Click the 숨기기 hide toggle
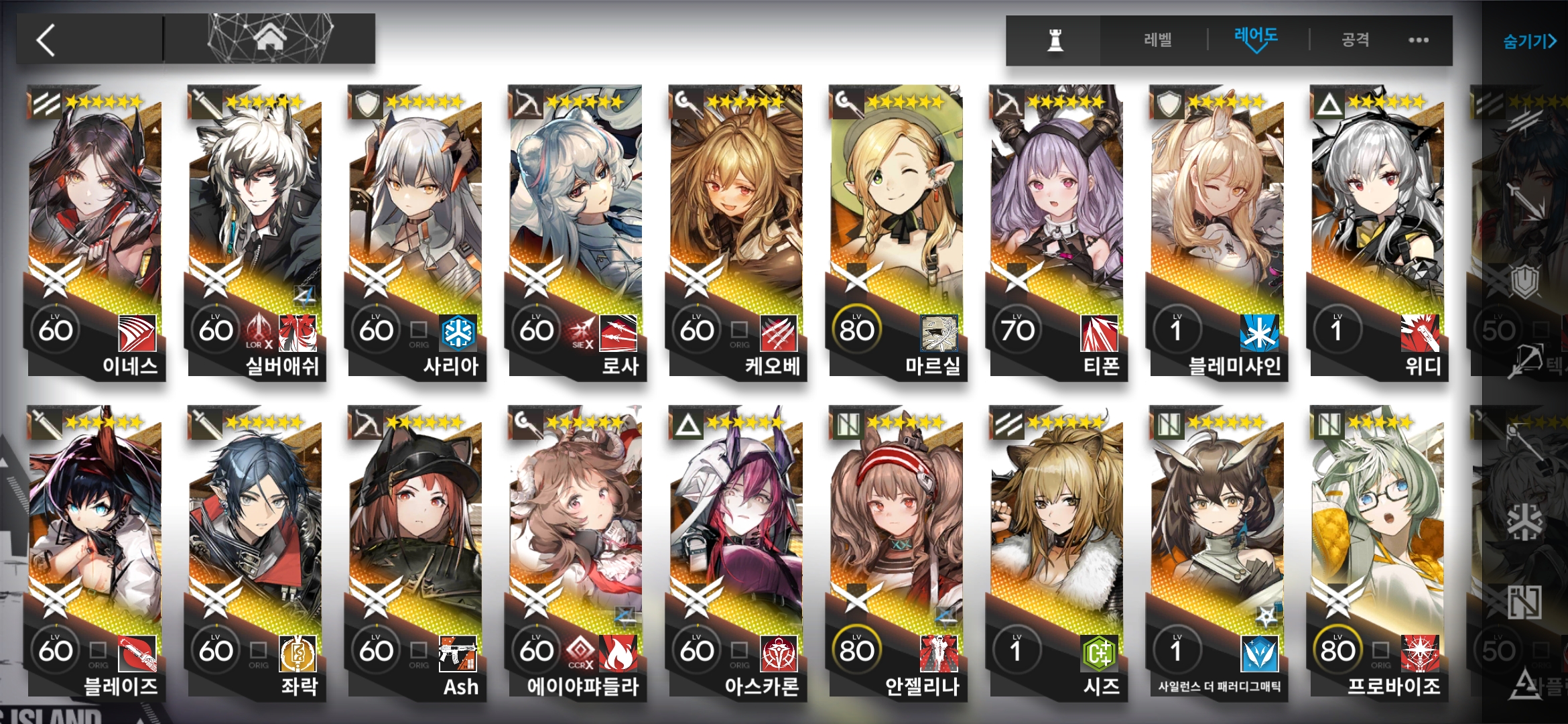Screen dimensions: 1568x724 tap(1529, 42)
